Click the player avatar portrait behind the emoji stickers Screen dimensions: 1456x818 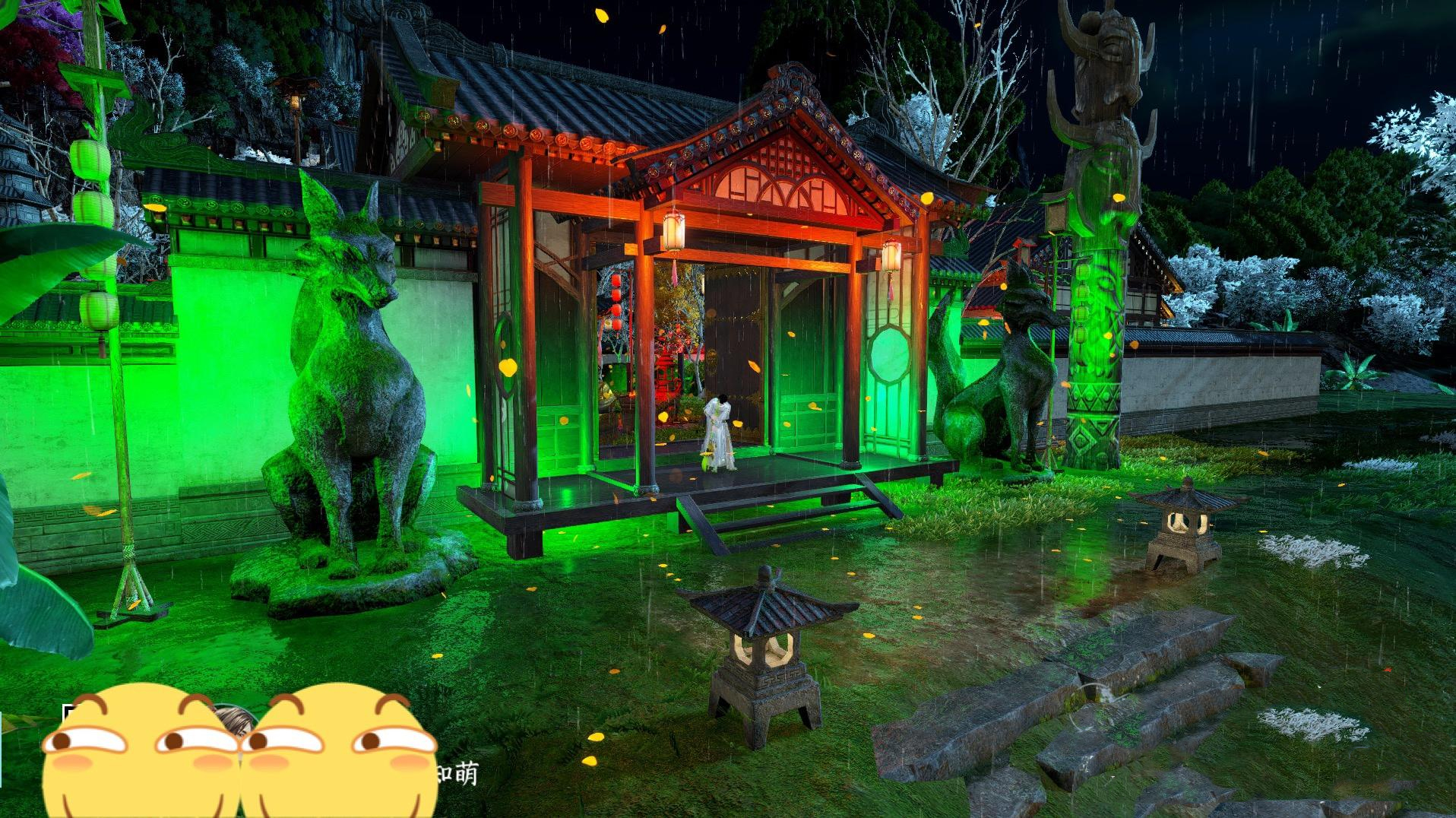tap(233, 719)
